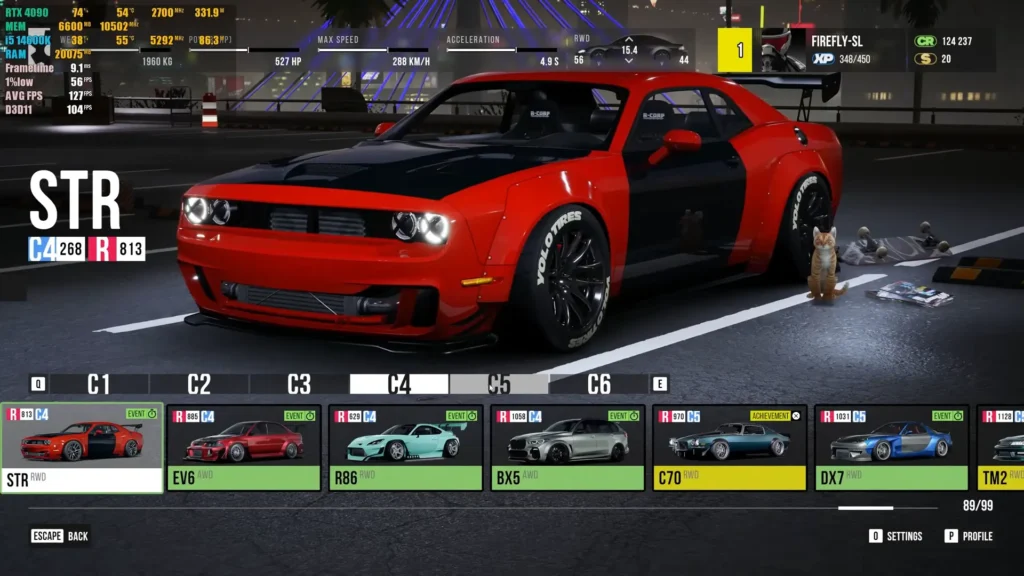Image resolution: width=1024 pixels, height=576 pixels.
Task: Select the silver BX5 car card
Action: (568, 447)
